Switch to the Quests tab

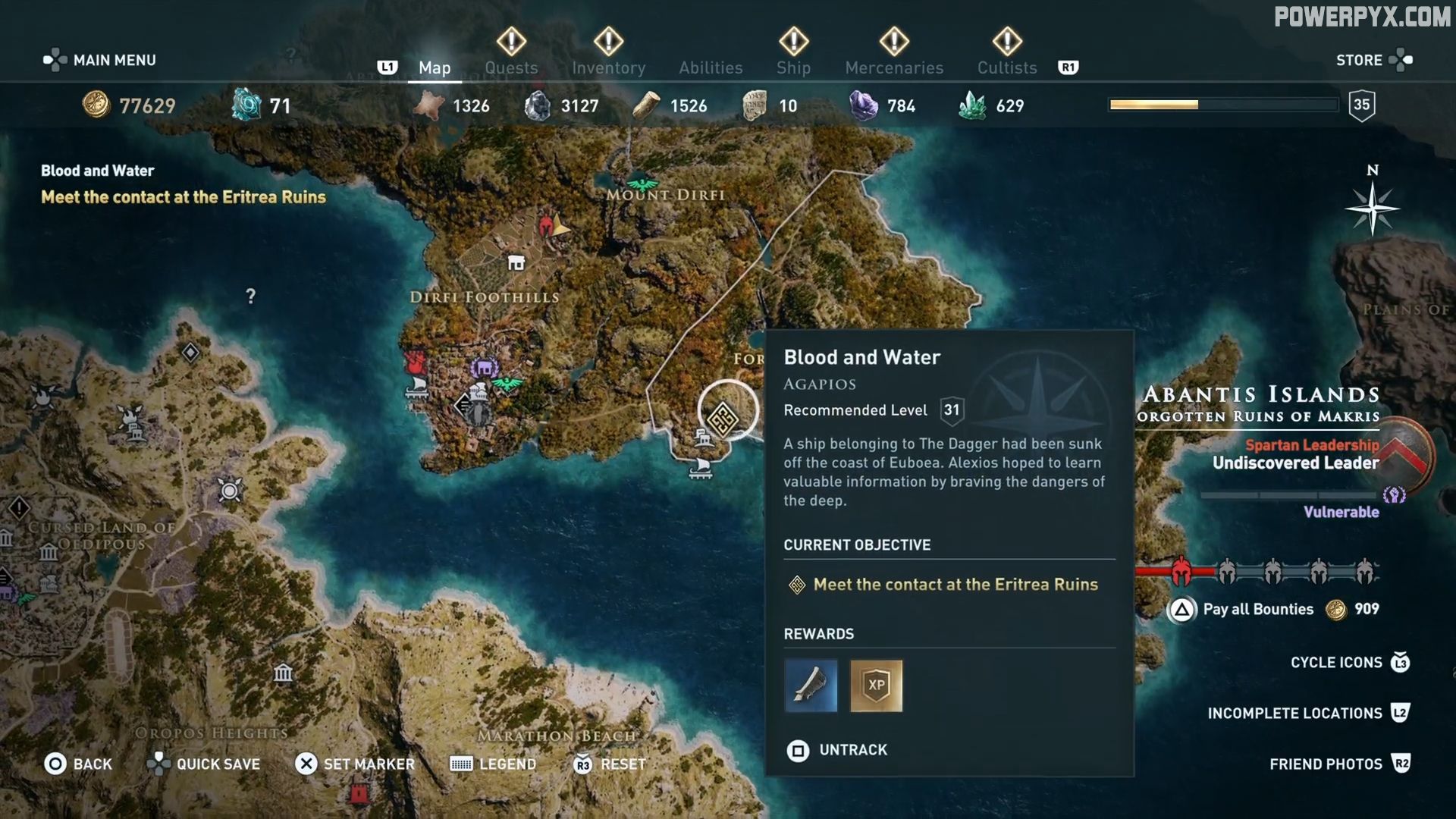click(x=512, y=67)
